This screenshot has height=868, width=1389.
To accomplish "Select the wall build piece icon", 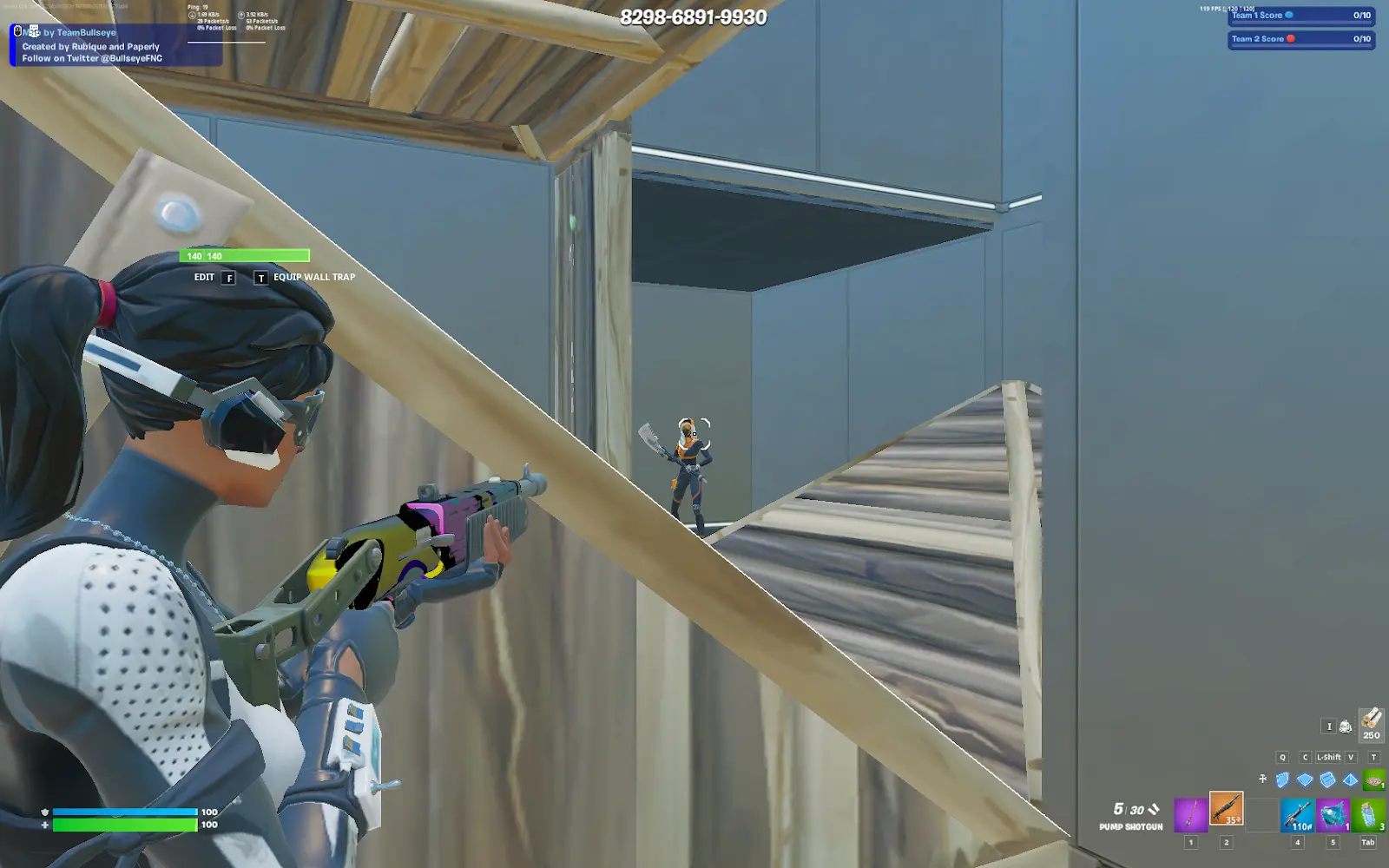I will pyautogui.click(x=1283, y=779).
